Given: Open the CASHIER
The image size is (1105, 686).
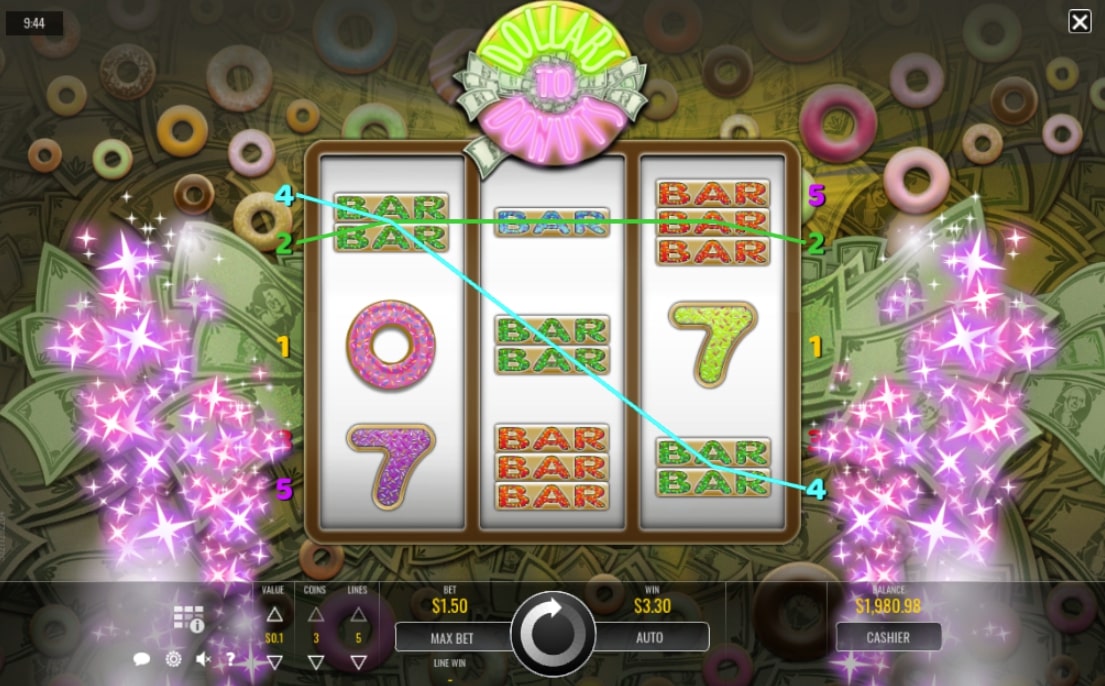Looking at the screenshot, I should tap(888, 637).
